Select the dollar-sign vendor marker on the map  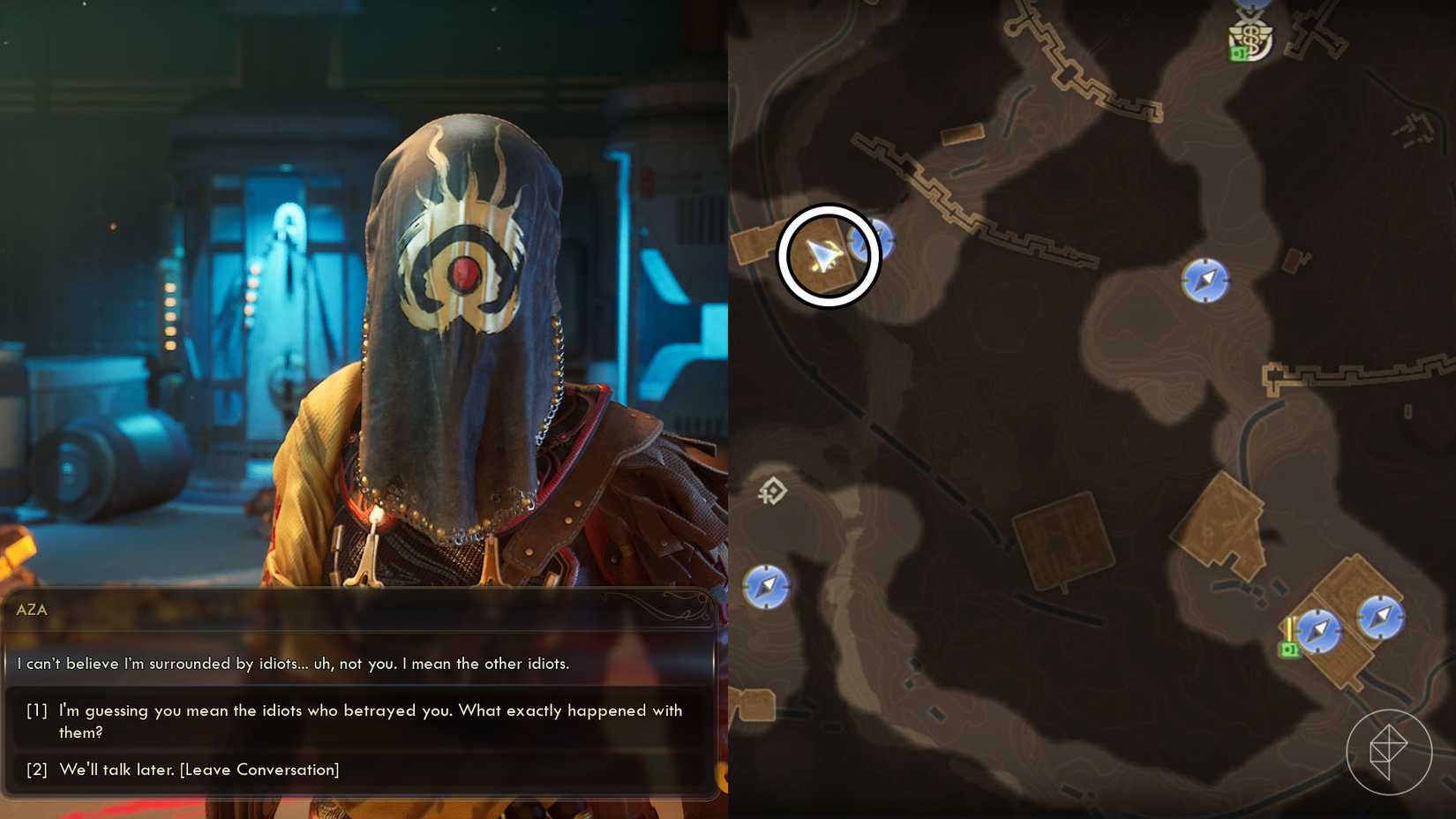[x=1251, y=38]
